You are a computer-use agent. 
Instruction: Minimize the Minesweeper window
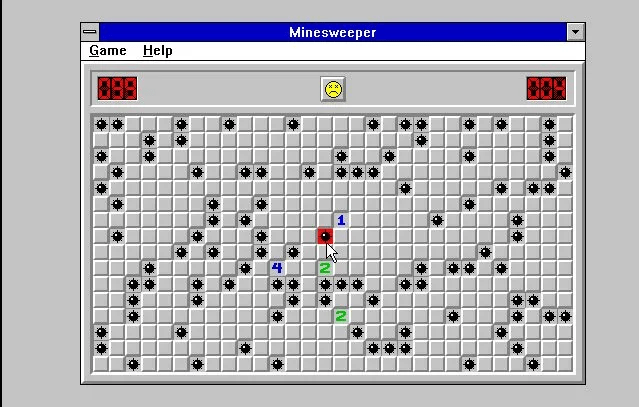575,32
